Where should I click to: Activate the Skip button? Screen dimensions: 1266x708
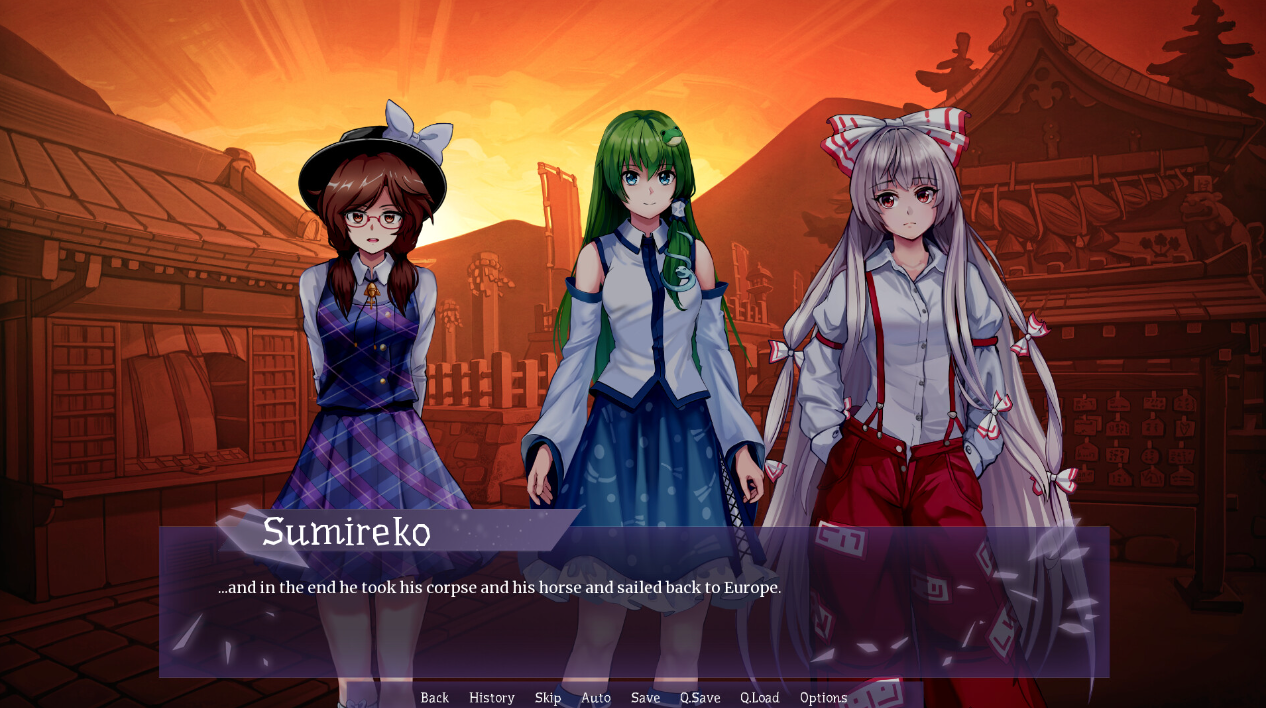[x=548, y=697]
